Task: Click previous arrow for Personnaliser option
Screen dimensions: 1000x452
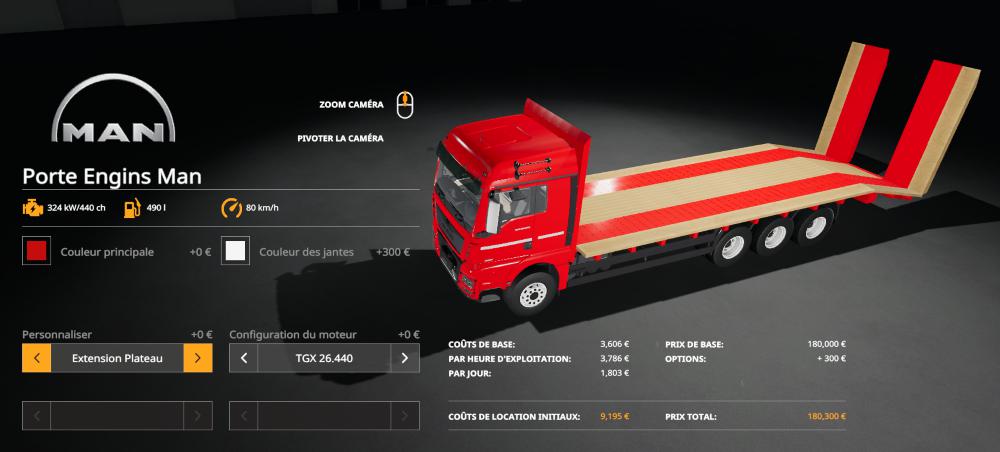Action: (x=36, y=358)
